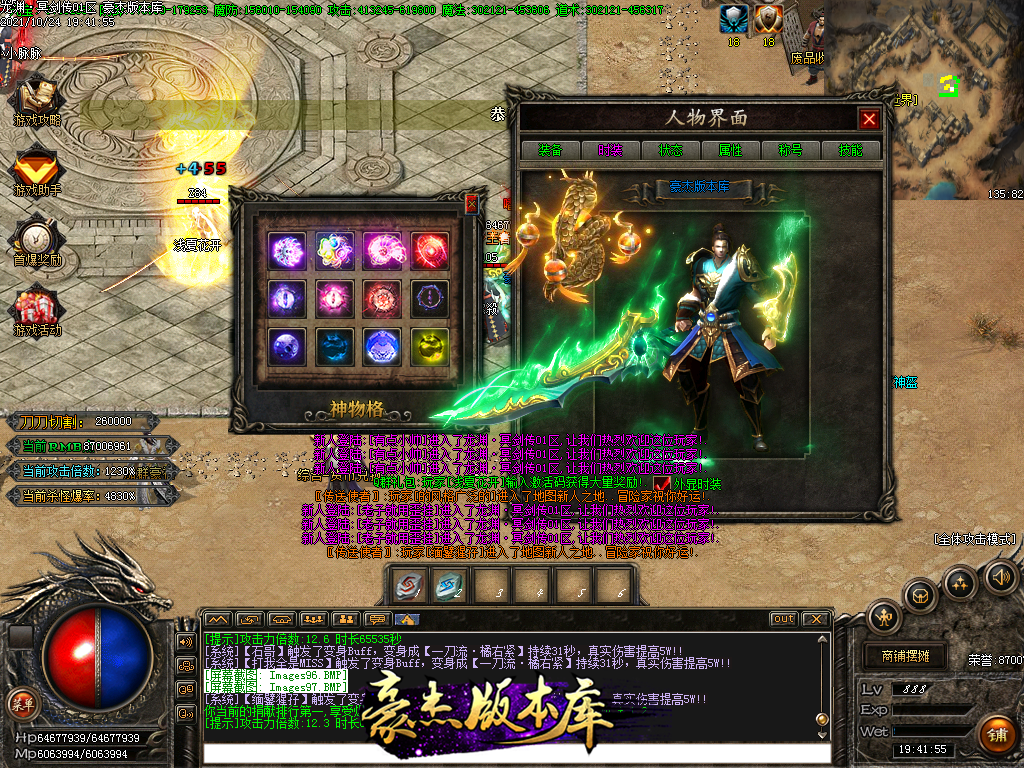Use the red item in hotbar slot 1
This screenshot has width=1024, height=768.
(408, 585)
